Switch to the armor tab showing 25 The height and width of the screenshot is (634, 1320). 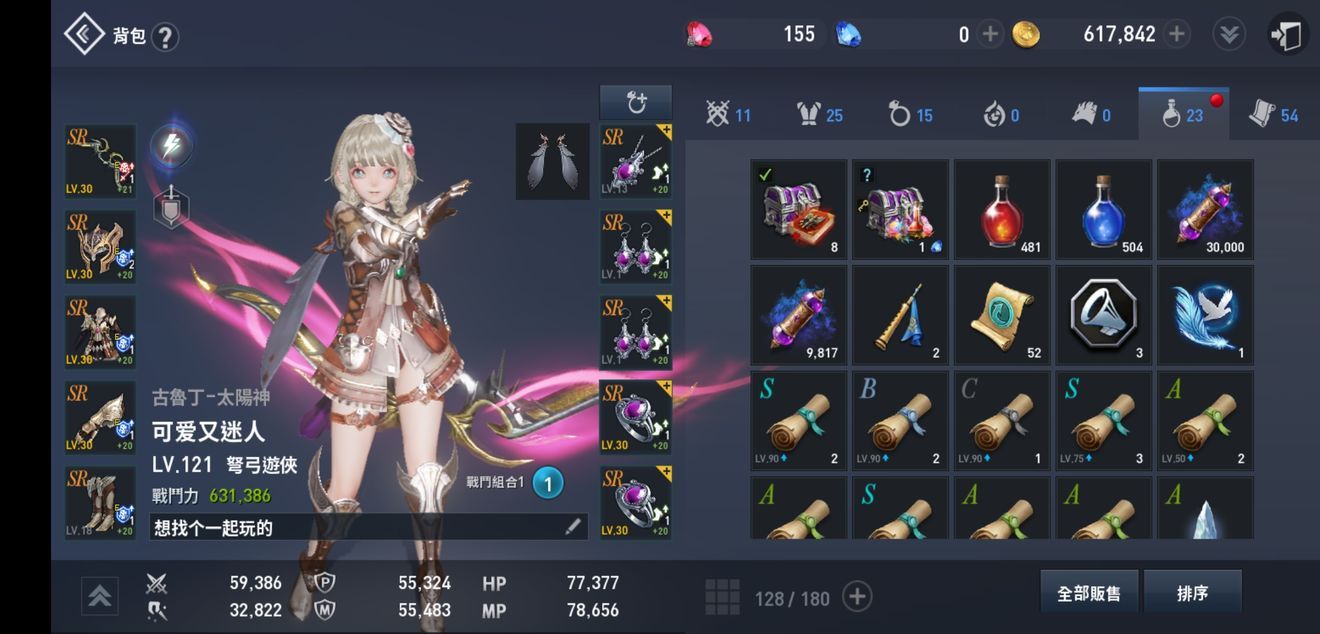818,115
